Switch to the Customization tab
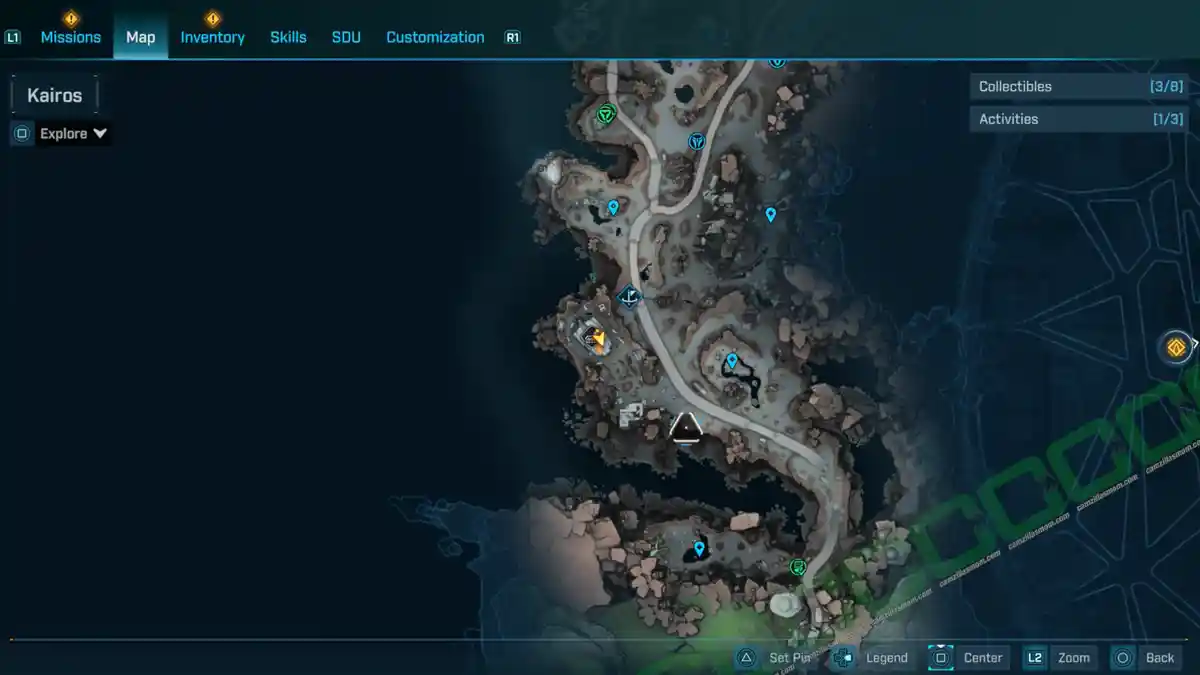 coord(435,37)
